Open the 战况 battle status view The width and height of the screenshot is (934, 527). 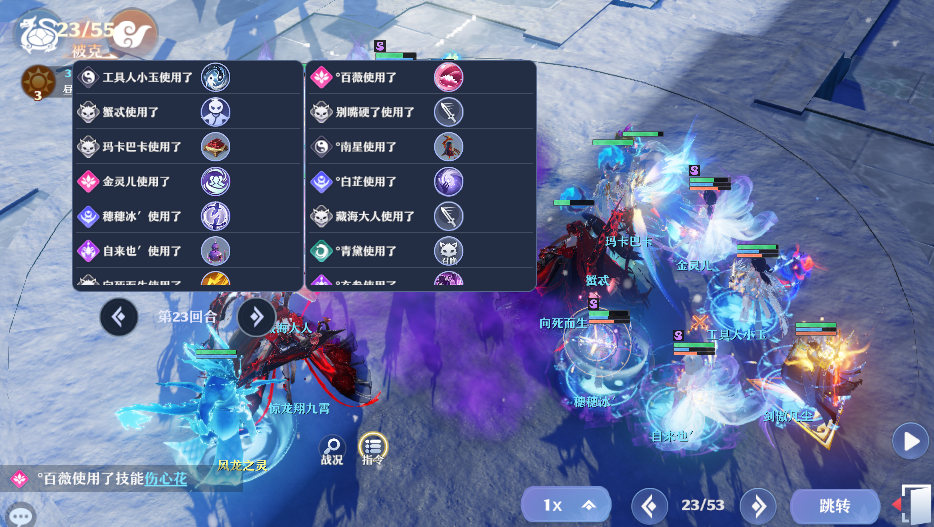331,451
